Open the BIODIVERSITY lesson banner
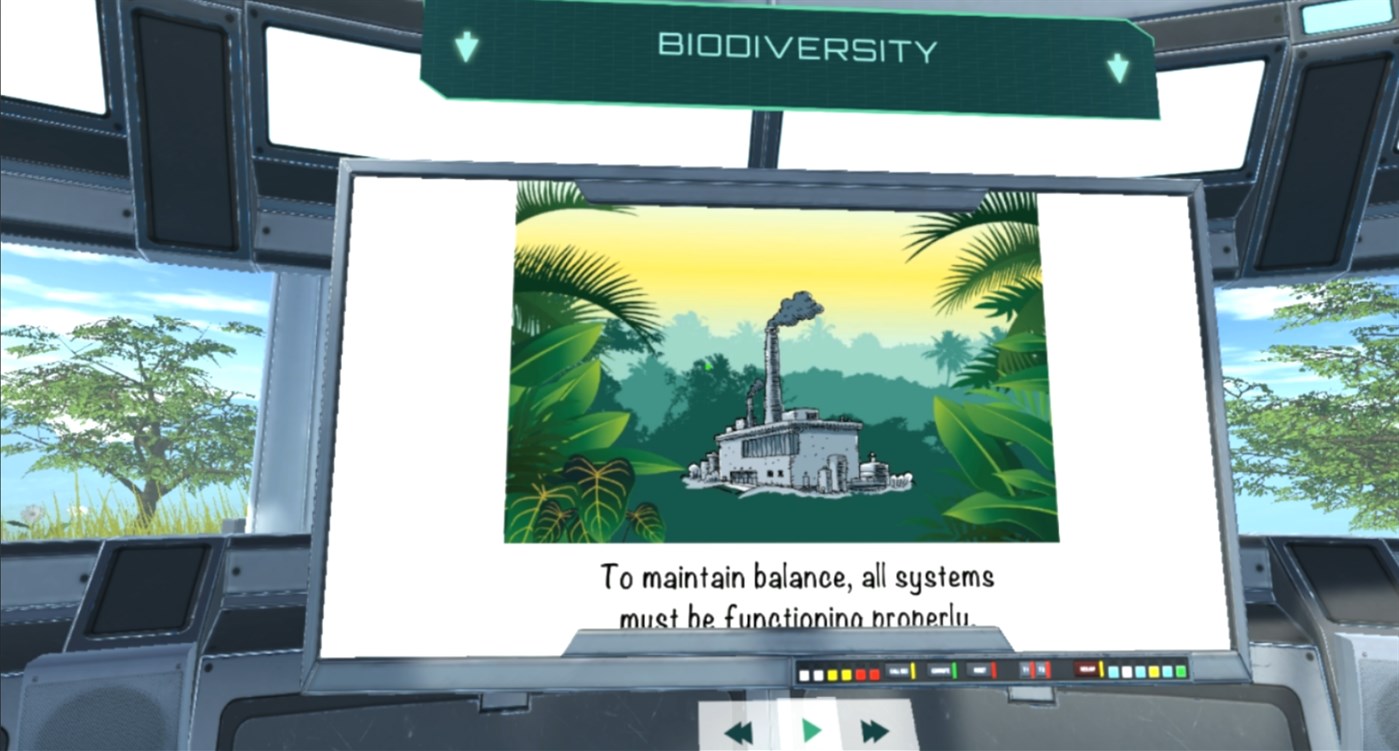 pos(795,46)
